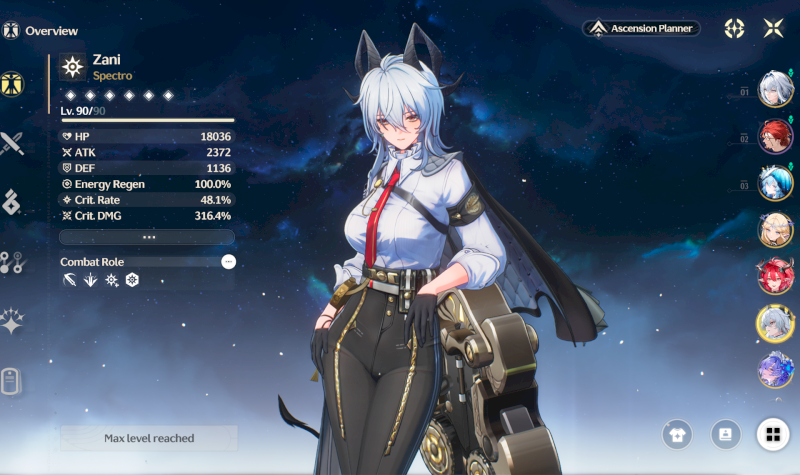Switch to the crossed swords weapon tab

click(12, 144)
